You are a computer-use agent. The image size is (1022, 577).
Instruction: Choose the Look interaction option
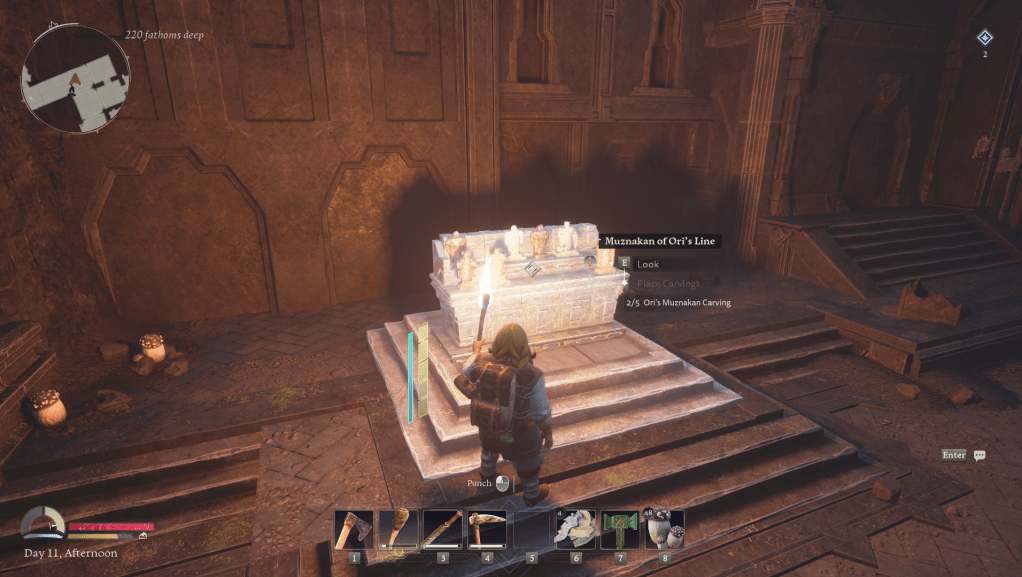(648, 264)
